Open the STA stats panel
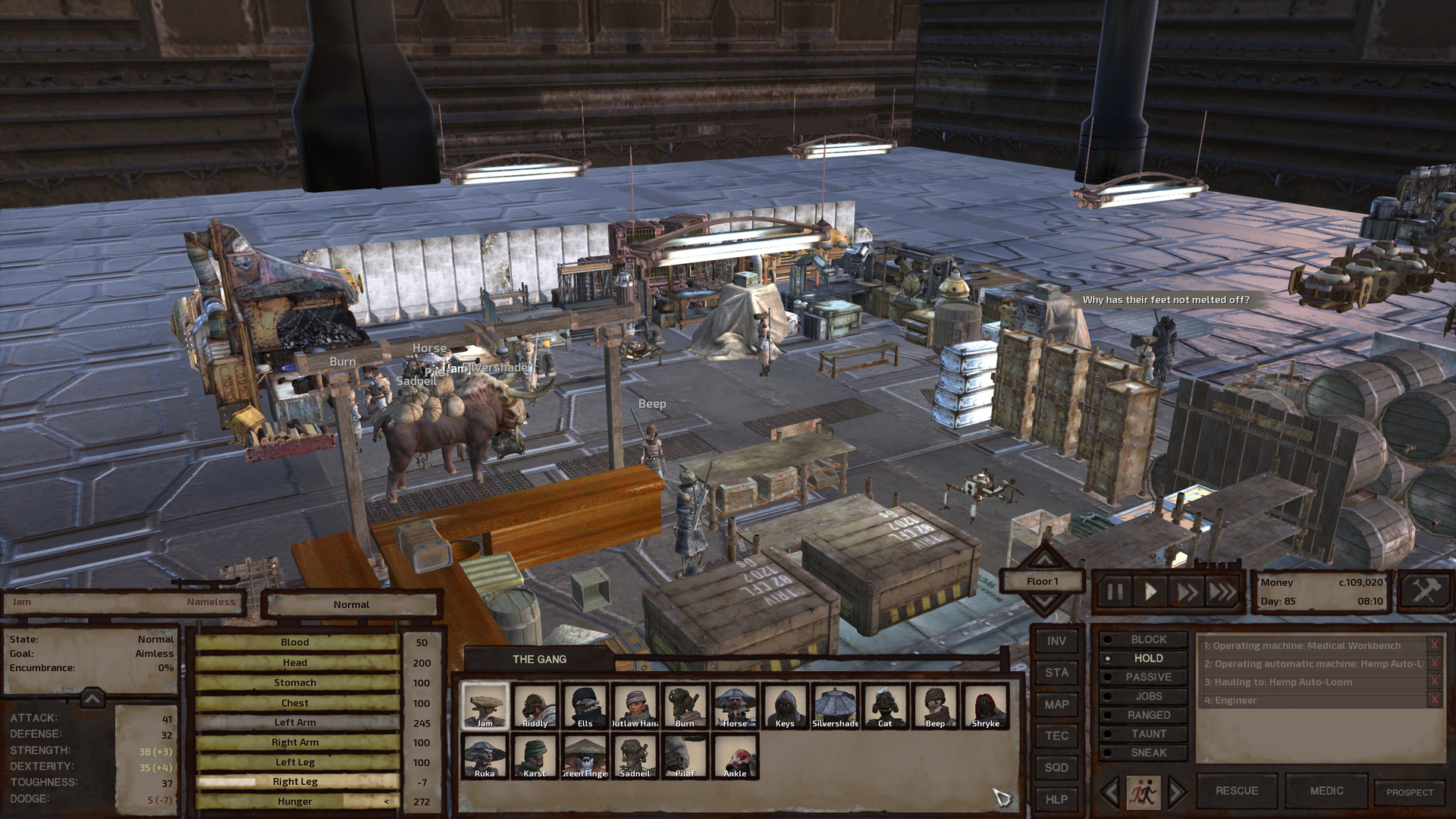This screenshot has height=819, width=1456. pyautogui.click(x=1056, y=672)
